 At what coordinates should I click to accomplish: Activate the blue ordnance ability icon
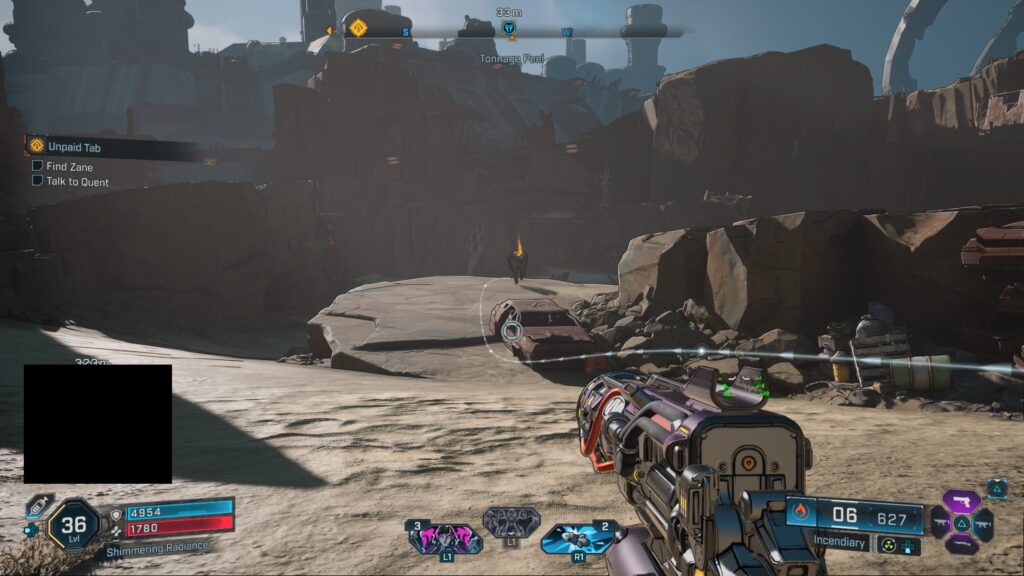pos(577,539)
